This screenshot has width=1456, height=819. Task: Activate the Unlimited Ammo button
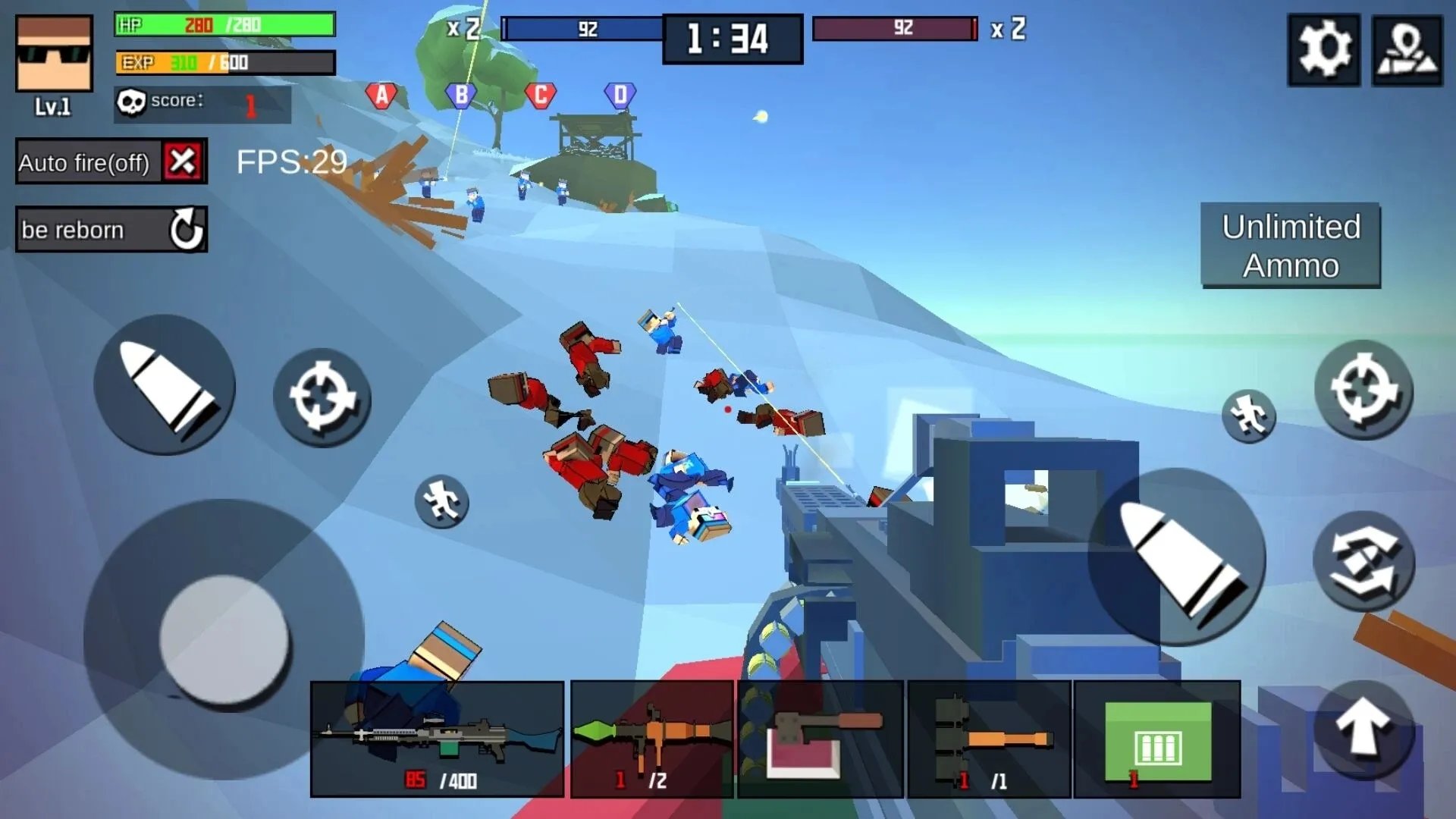(x=1290, y=246)
